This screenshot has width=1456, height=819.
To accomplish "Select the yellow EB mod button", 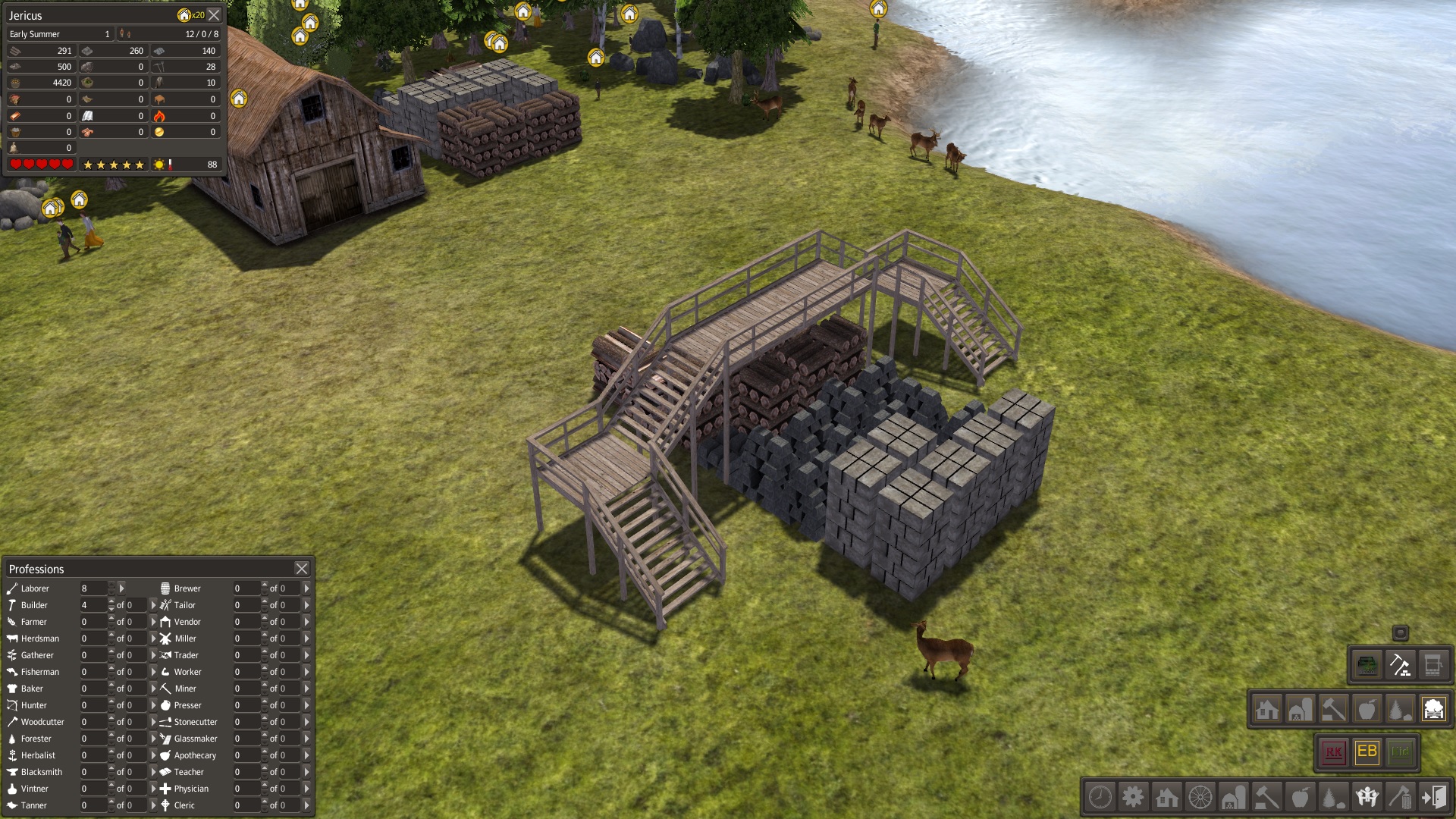I will pyautogui.click(x=1367, y=752).
